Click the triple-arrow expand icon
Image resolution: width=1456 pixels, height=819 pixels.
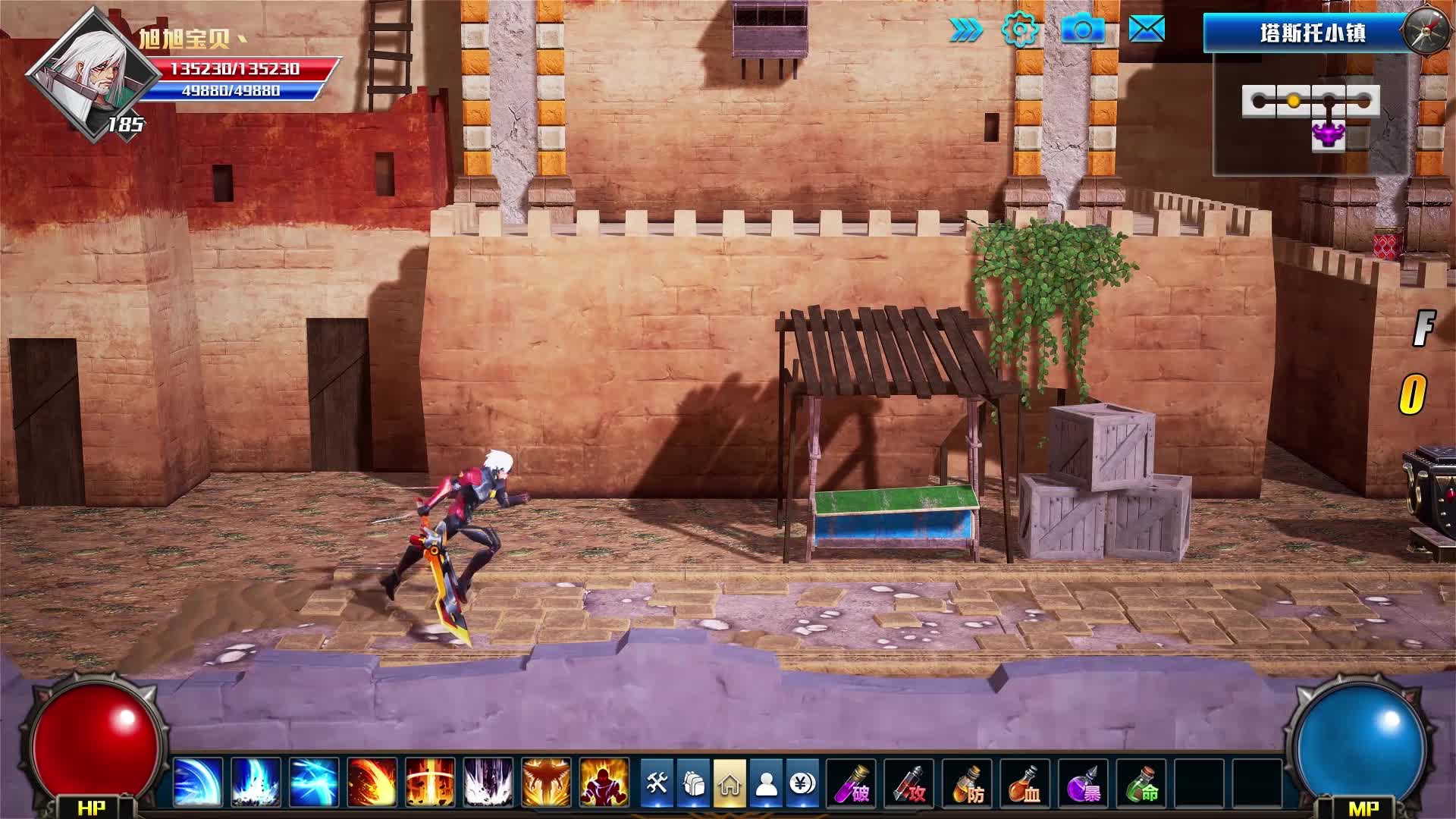pos(965,30)
